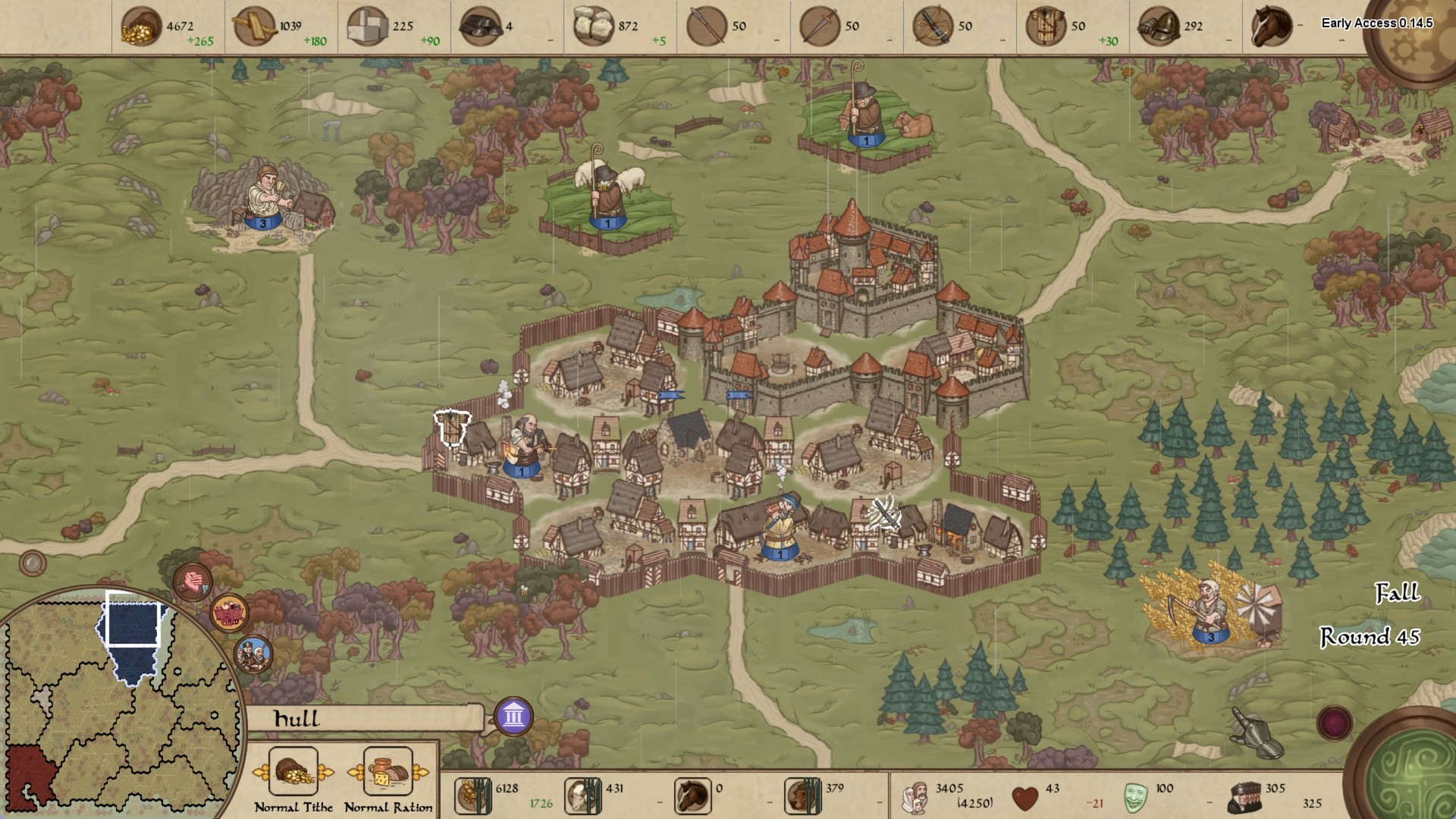Viewport: 1456px width, 819px height.
Task: Select the quarry stonemason unit
Action: tap(265, 198)
